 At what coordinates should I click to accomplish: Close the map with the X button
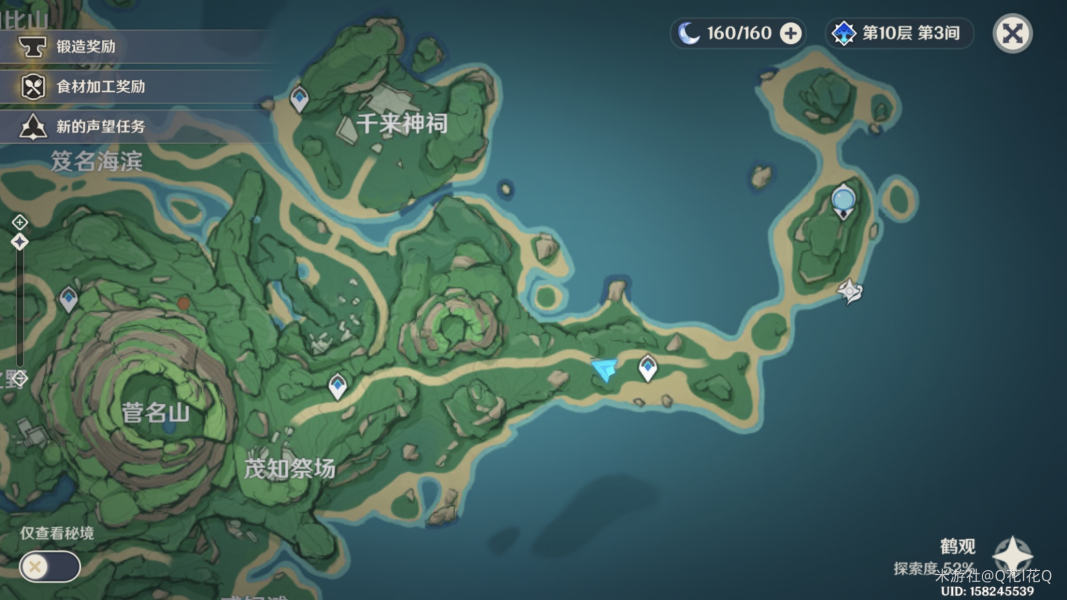point(1012,33)
